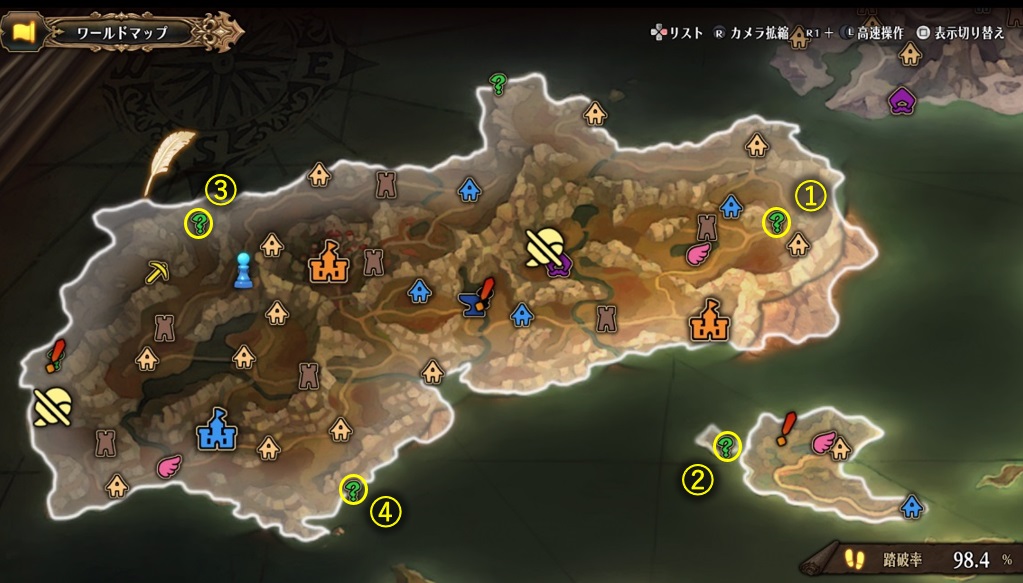Click the yellow flag icon beside World Map title
The height and width of the screenshot is (583, 1023).
tap(25, 32)
